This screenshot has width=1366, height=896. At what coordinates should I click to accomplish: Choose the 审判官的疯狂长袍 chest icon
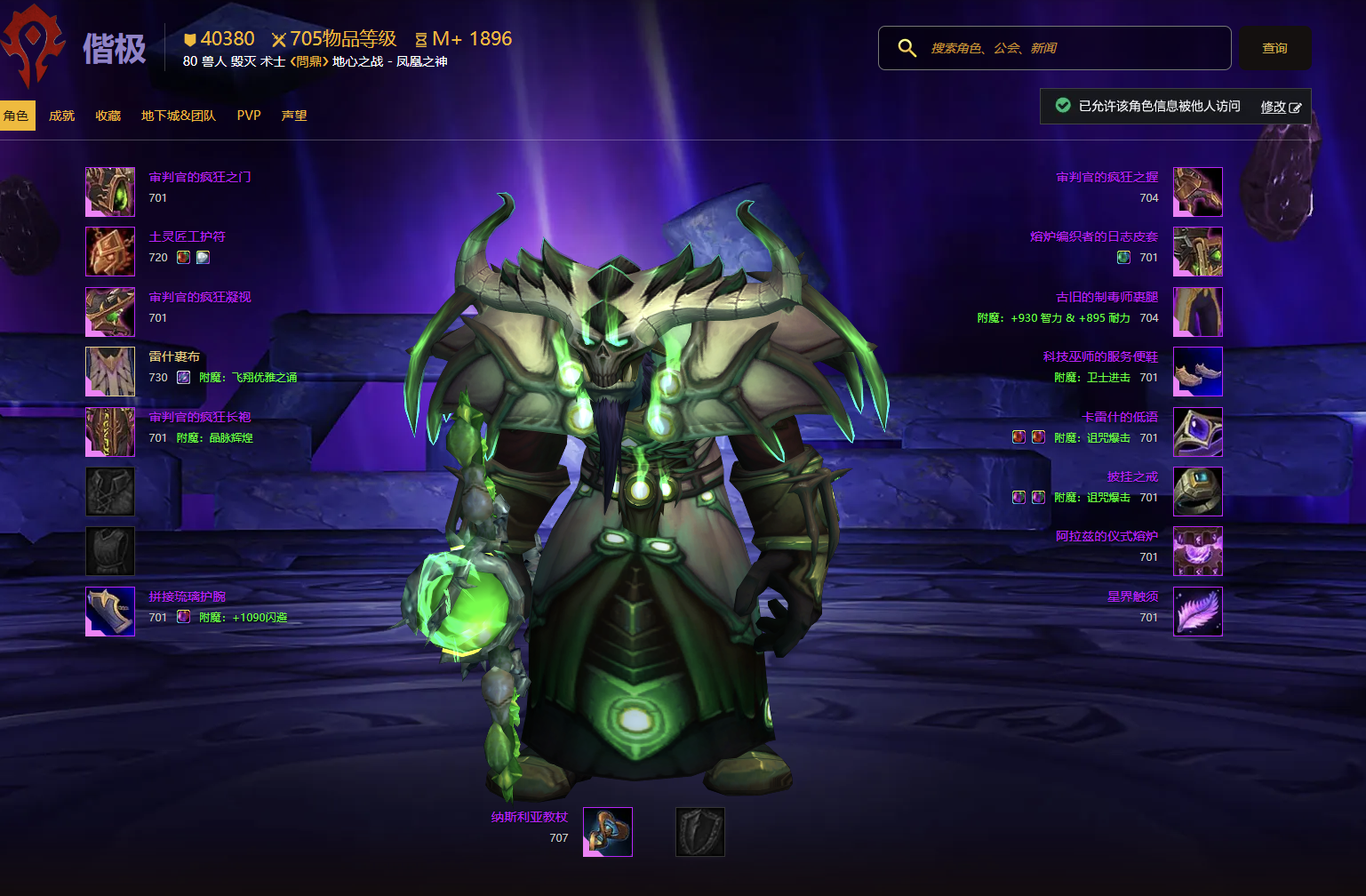coord(110,432)
